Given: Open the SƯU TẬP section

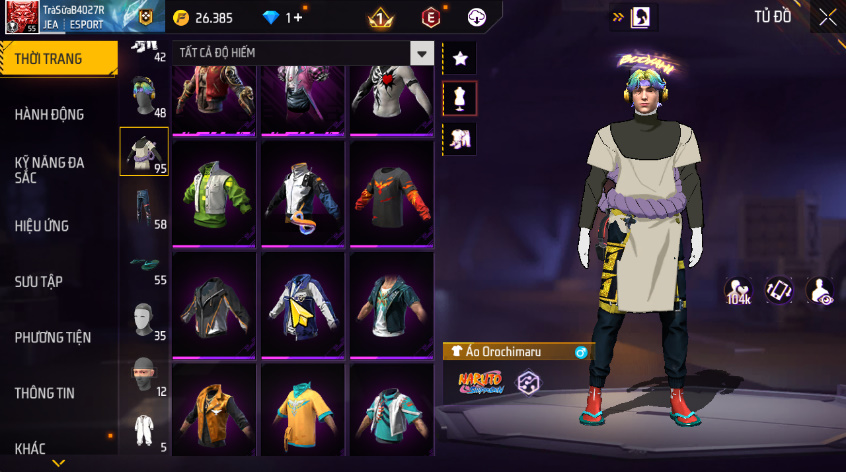Looking at the screenshot, I should (x=39, y=281).
